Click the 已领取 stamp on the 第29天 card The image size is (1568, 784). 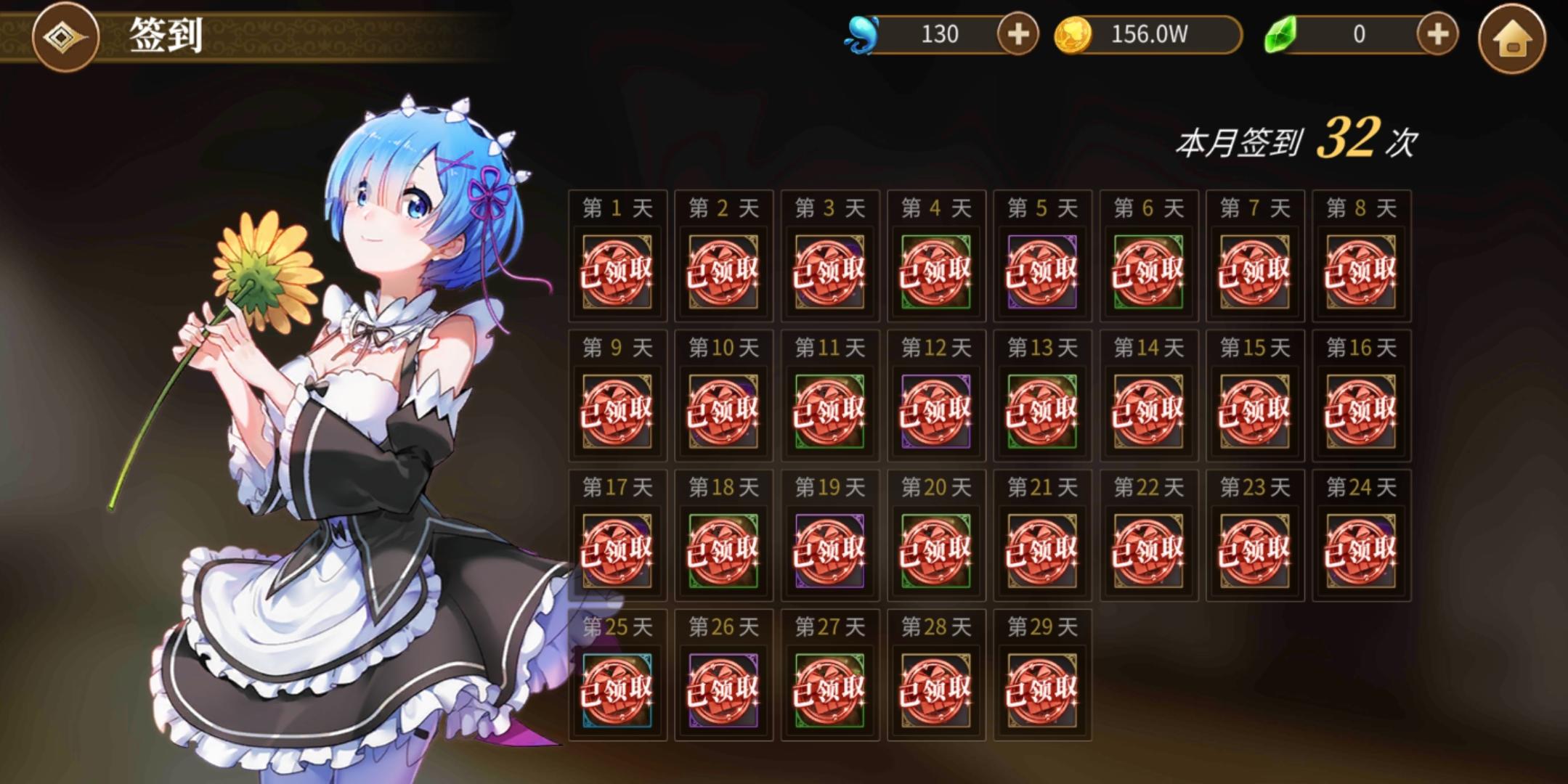tap(1041, 692)
